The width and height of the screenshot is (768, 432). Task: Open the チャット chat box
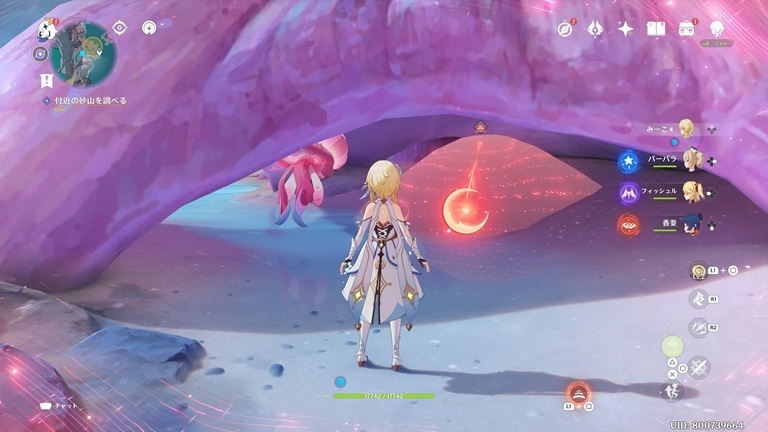59,406
